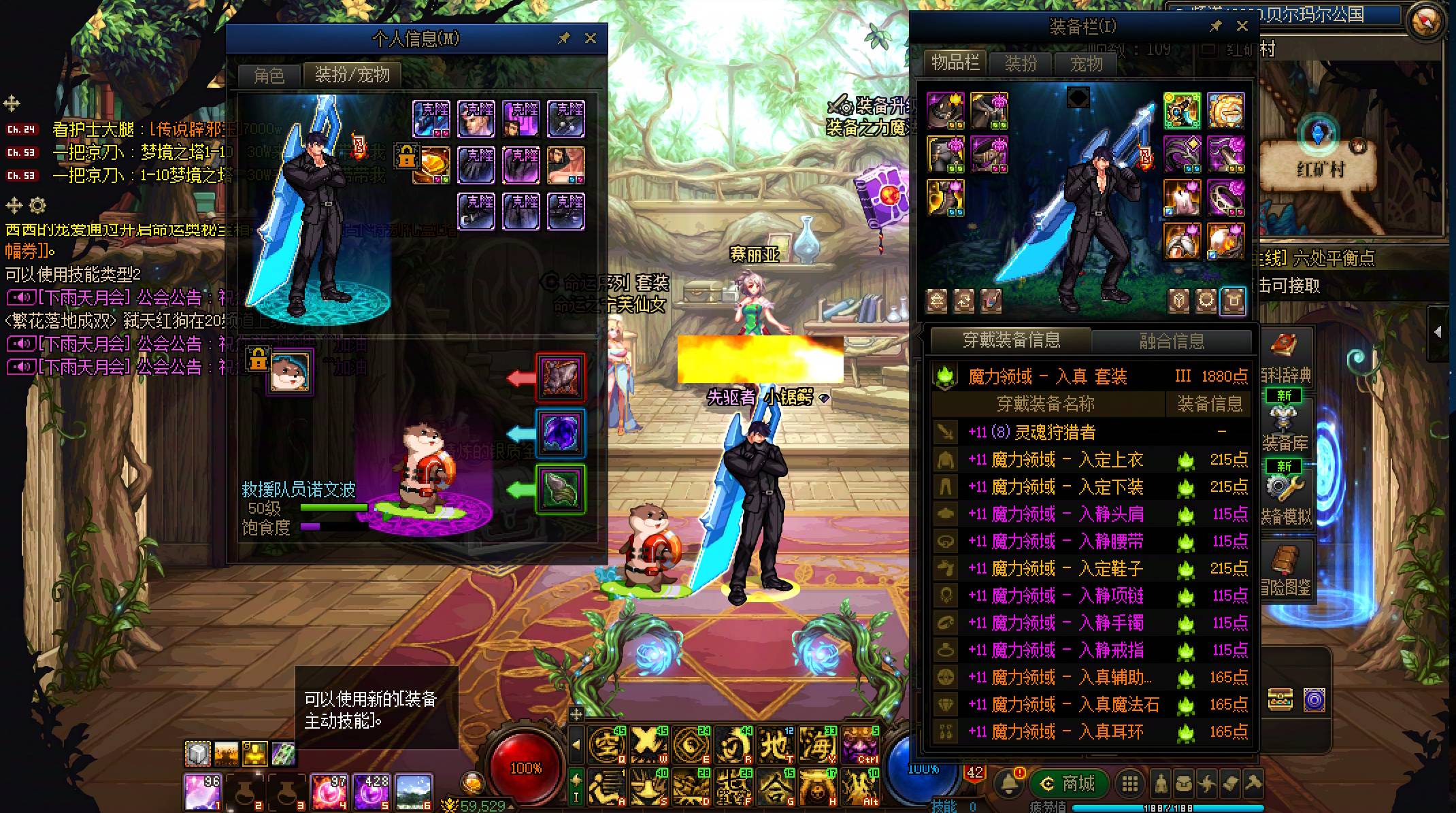The width and height of the screenshot is (1456, 813).
Task: Show the 融合信息 fusion info tab
Action: pyautogui.click(x=1172, y=341)
